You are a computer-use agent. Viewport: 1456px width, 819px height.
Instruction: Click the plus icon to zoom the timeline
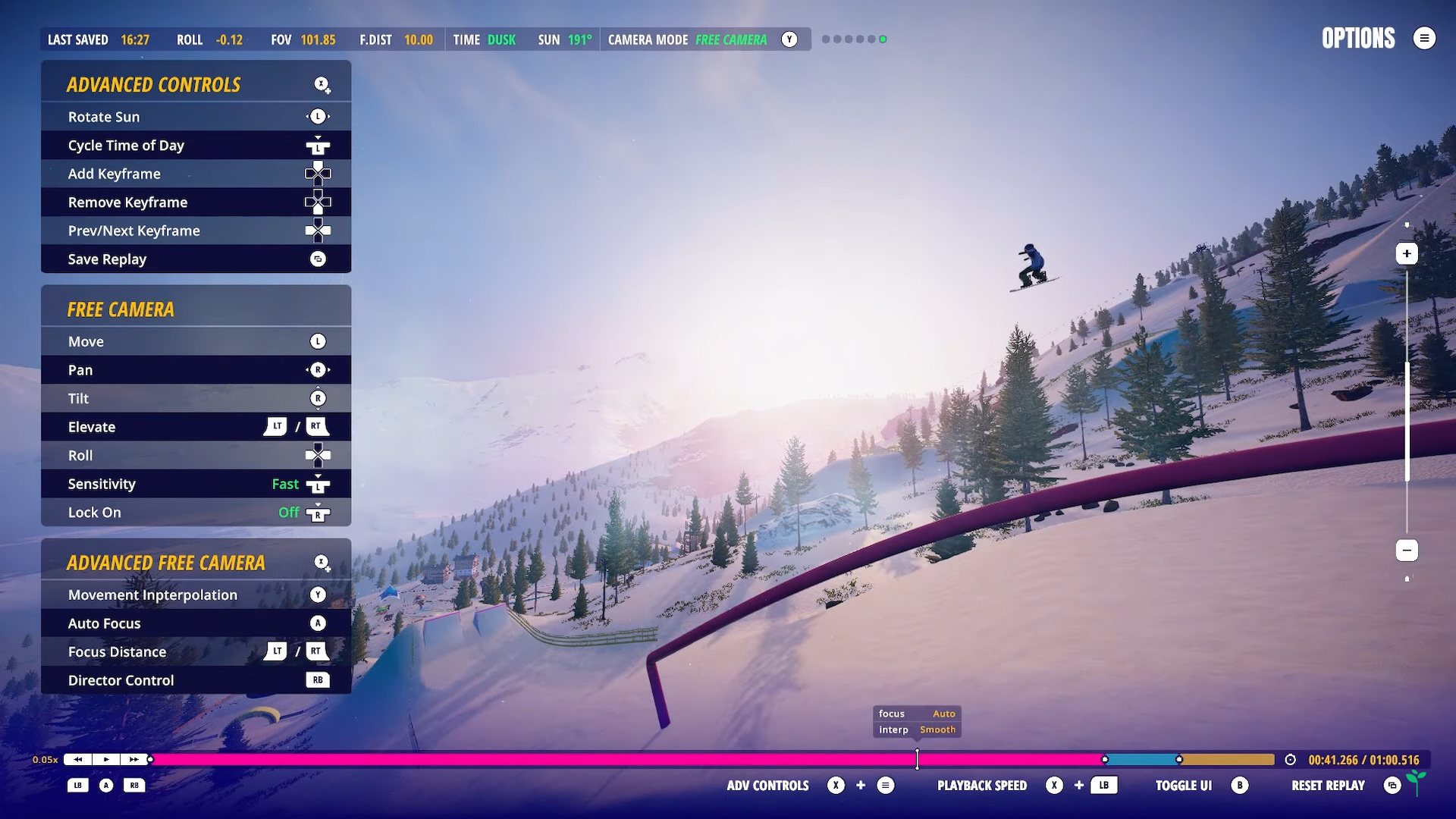coord(1408,253)
